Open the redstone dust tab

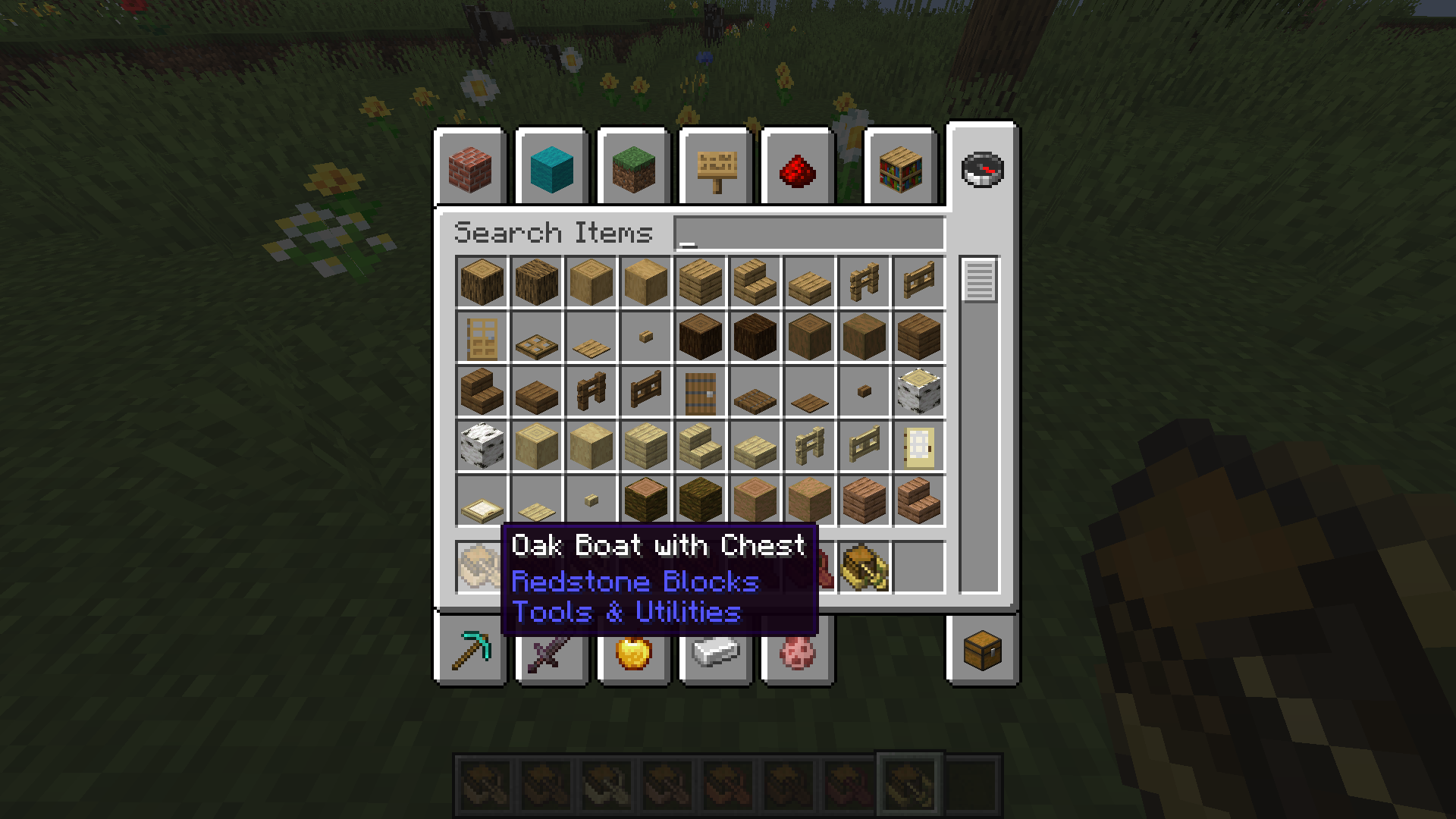(x=798, y=168)
